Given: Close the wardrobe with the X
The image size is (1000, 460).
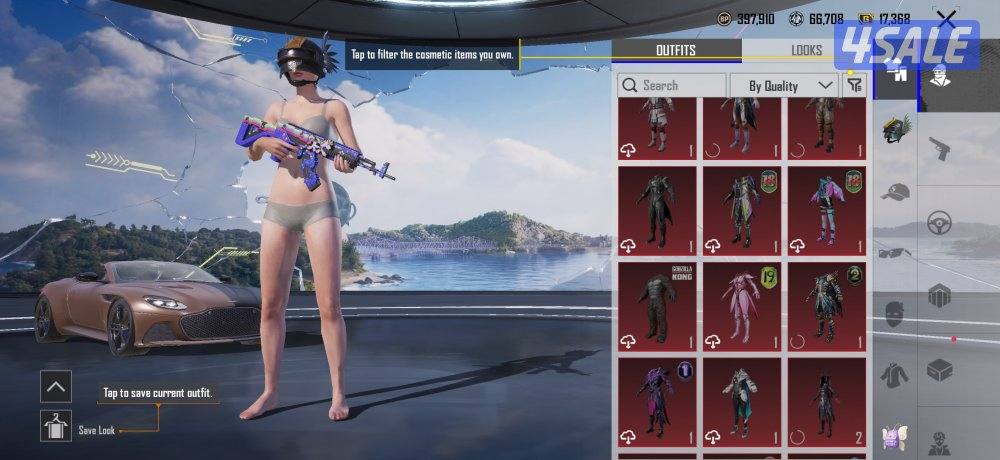Looking at the screenshot, I should tap(946, 19).
